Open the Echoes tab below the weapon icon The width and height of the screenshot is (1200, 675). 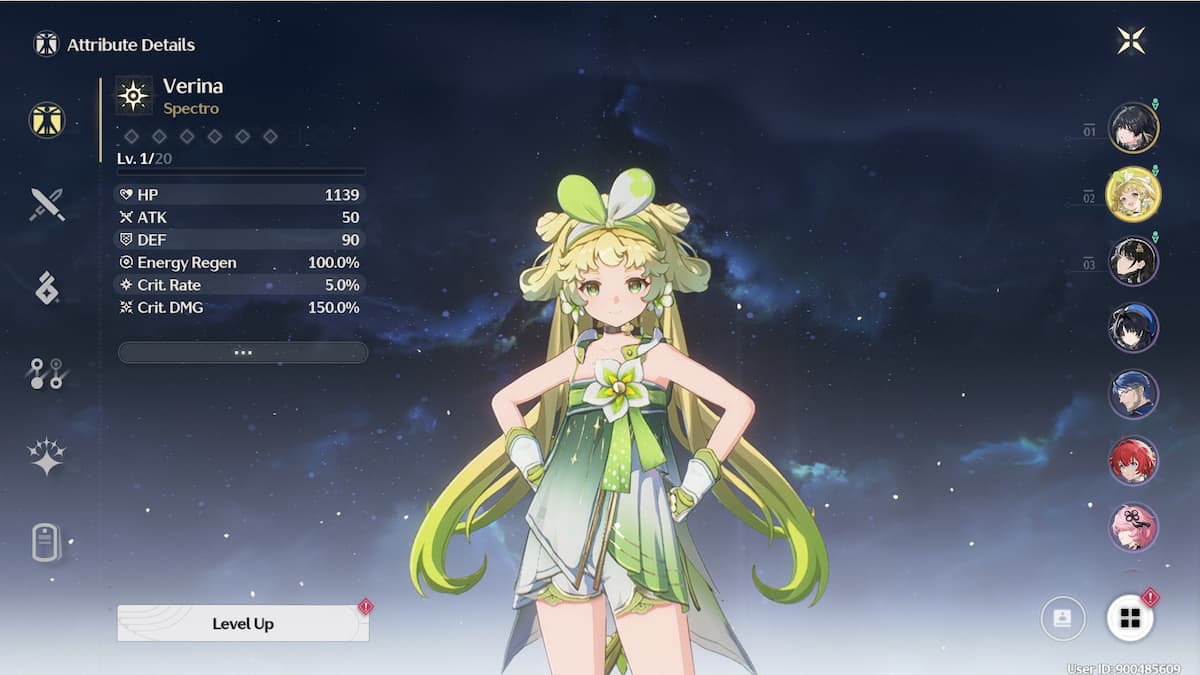click(47, 288)
